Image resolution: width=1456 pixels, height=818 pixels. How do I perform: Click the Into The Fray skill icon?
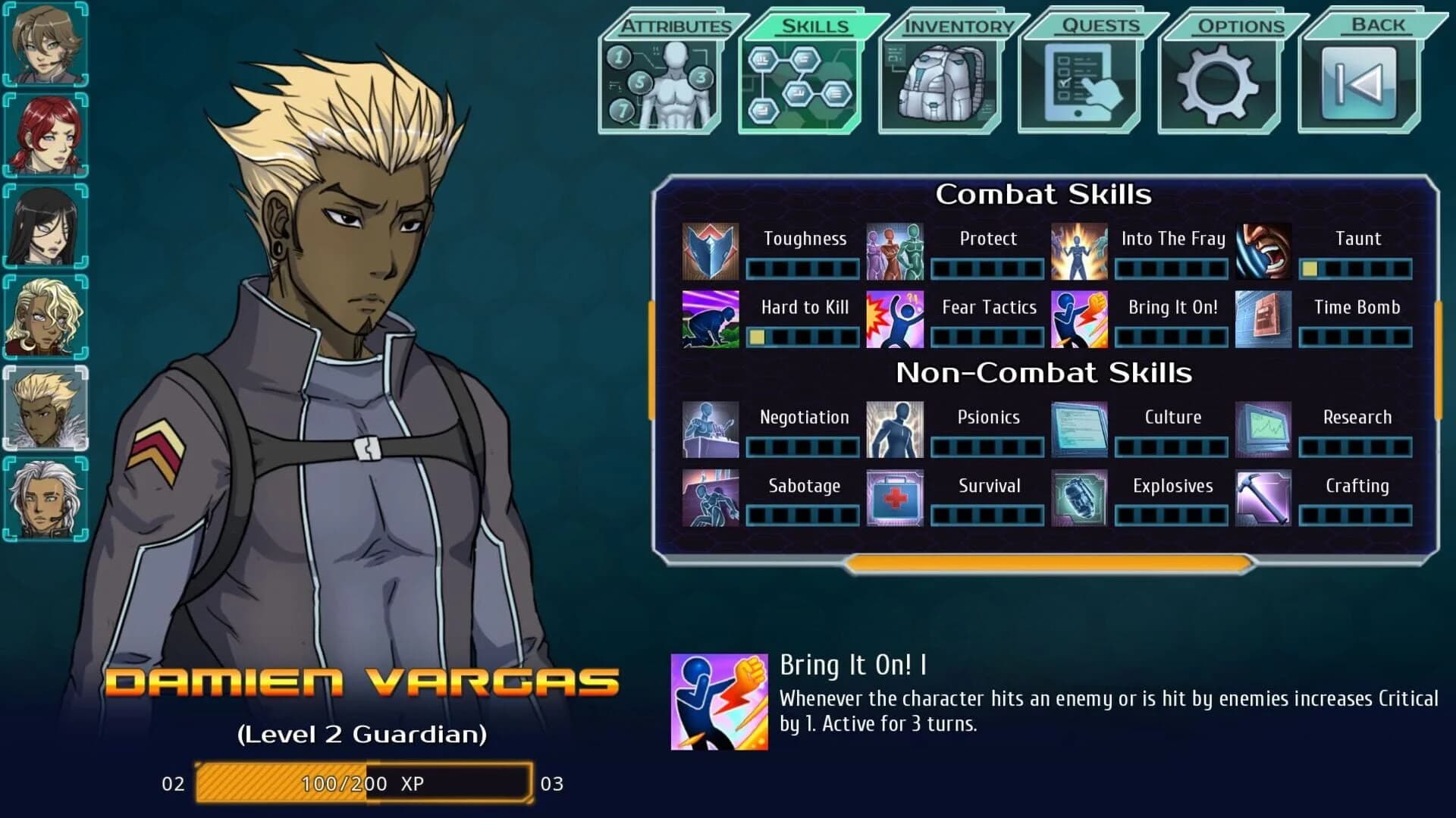[x=1079, y=251]
